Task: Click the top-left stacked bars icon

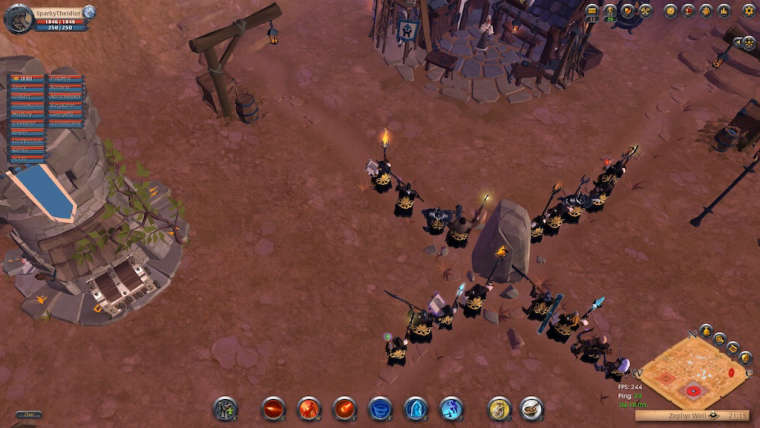Action: click(592, 11)
